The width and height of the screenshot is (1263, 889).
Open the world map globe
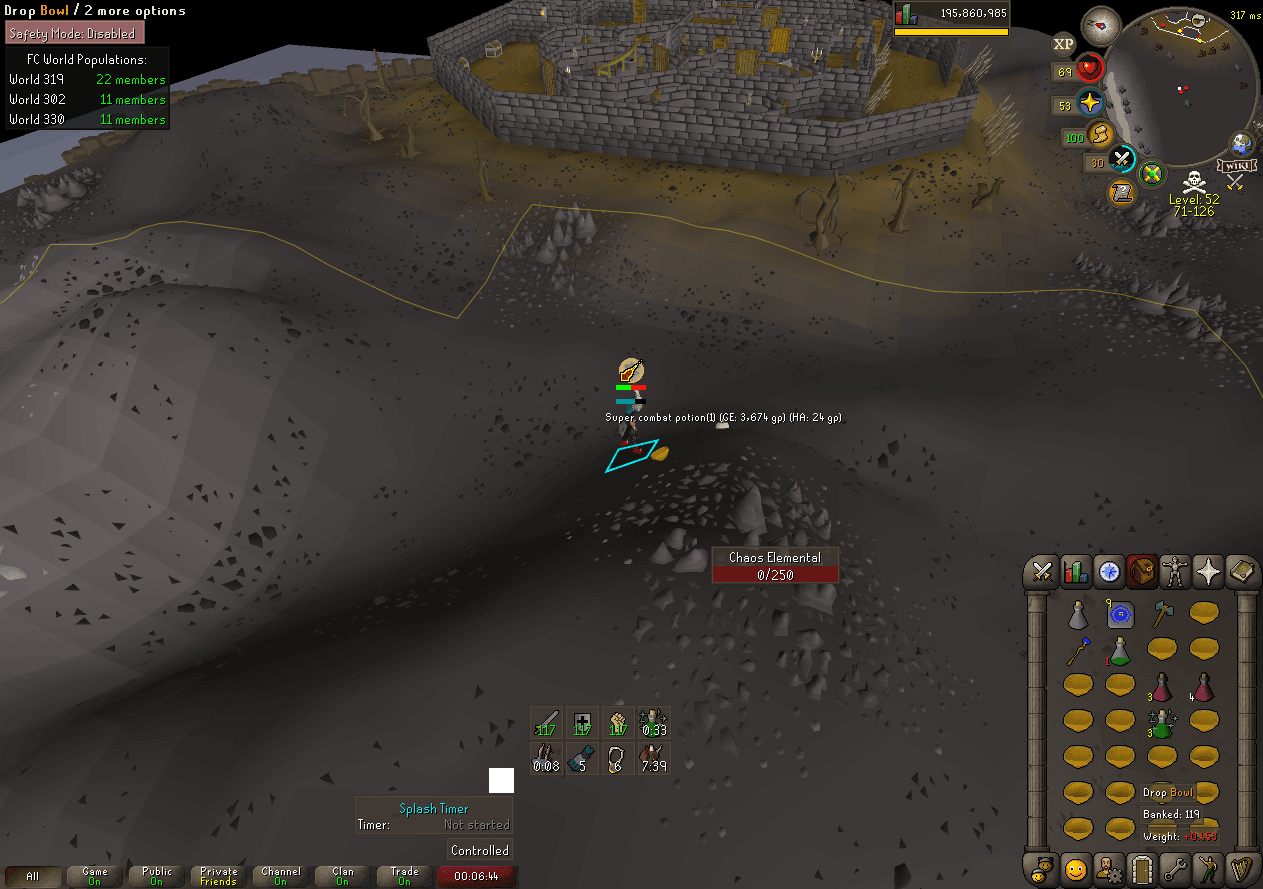pyautogui.click(x=1243, y=143)
